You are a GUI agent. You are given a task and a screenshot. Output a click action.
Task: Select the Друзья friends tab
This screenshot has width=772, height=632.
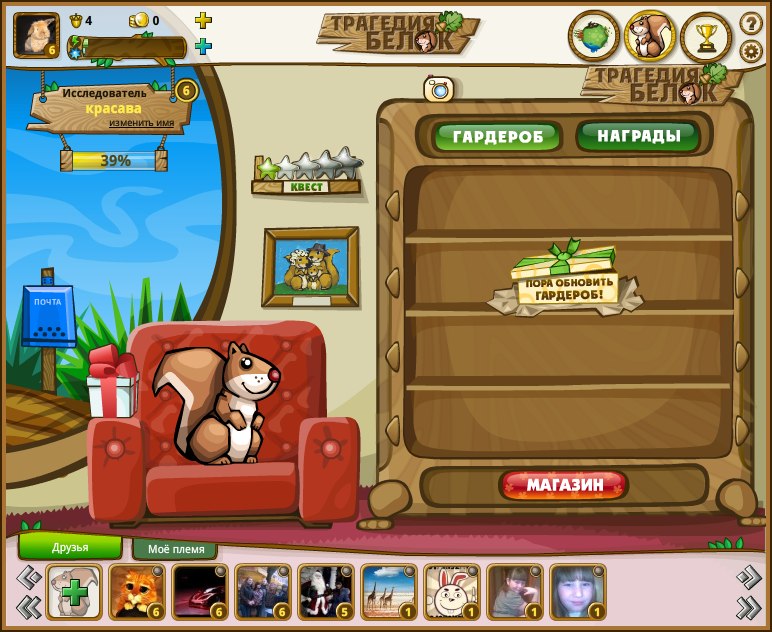click(70, 547)
